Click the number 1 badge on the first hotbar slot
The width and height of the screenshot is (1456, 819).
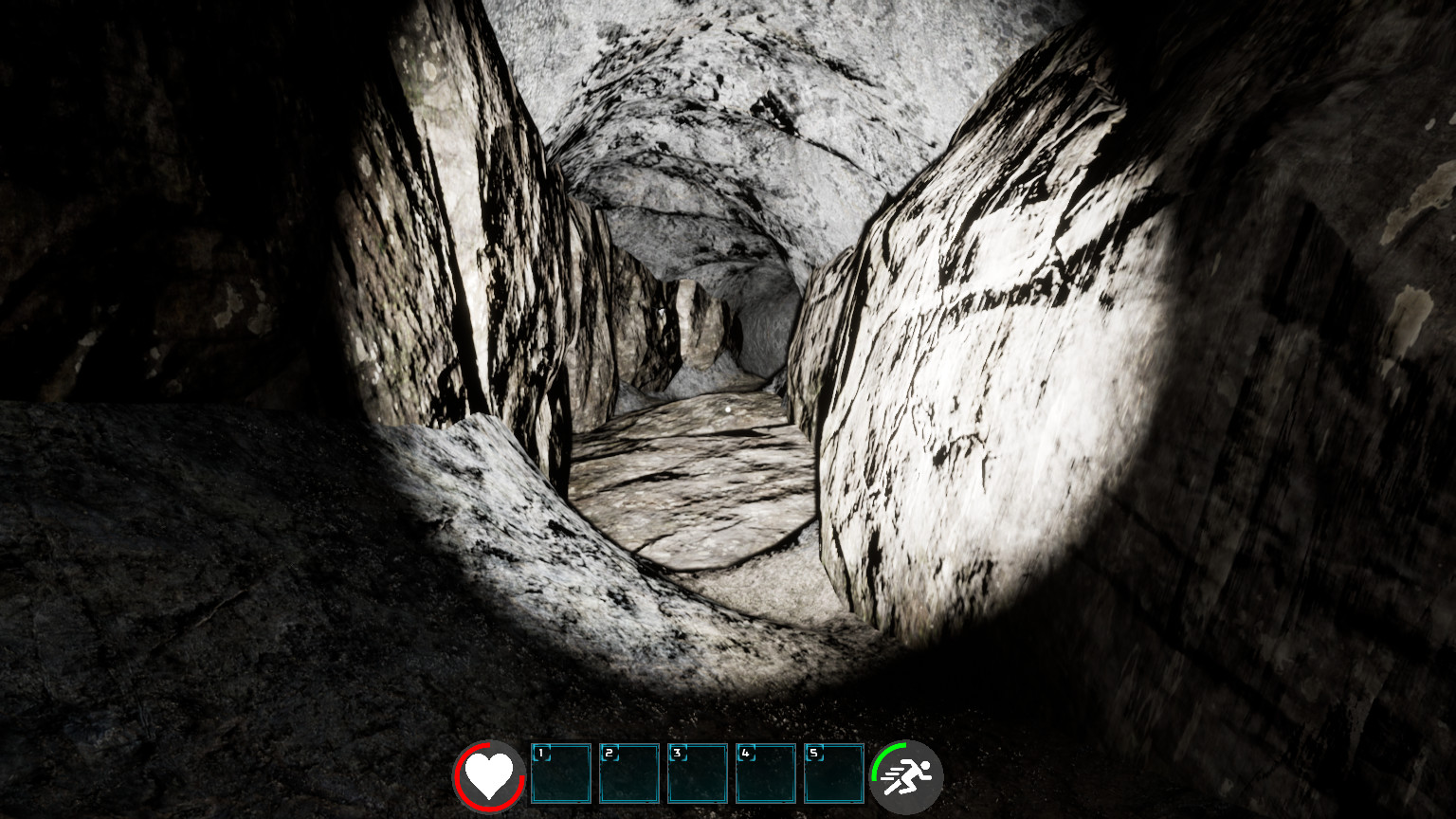click(541, 752)
